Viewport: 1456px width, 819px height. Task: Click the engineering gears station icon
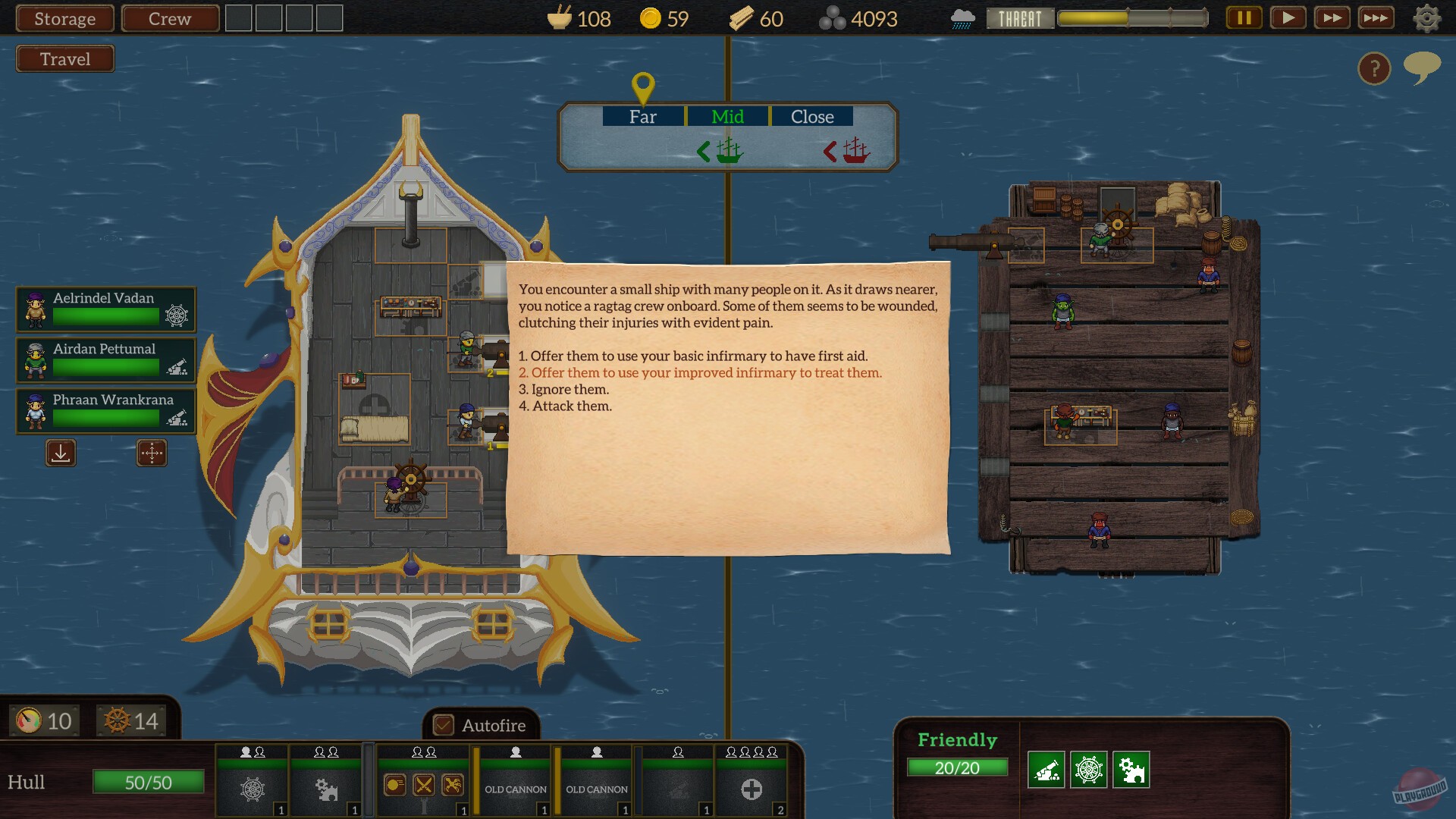326,789
